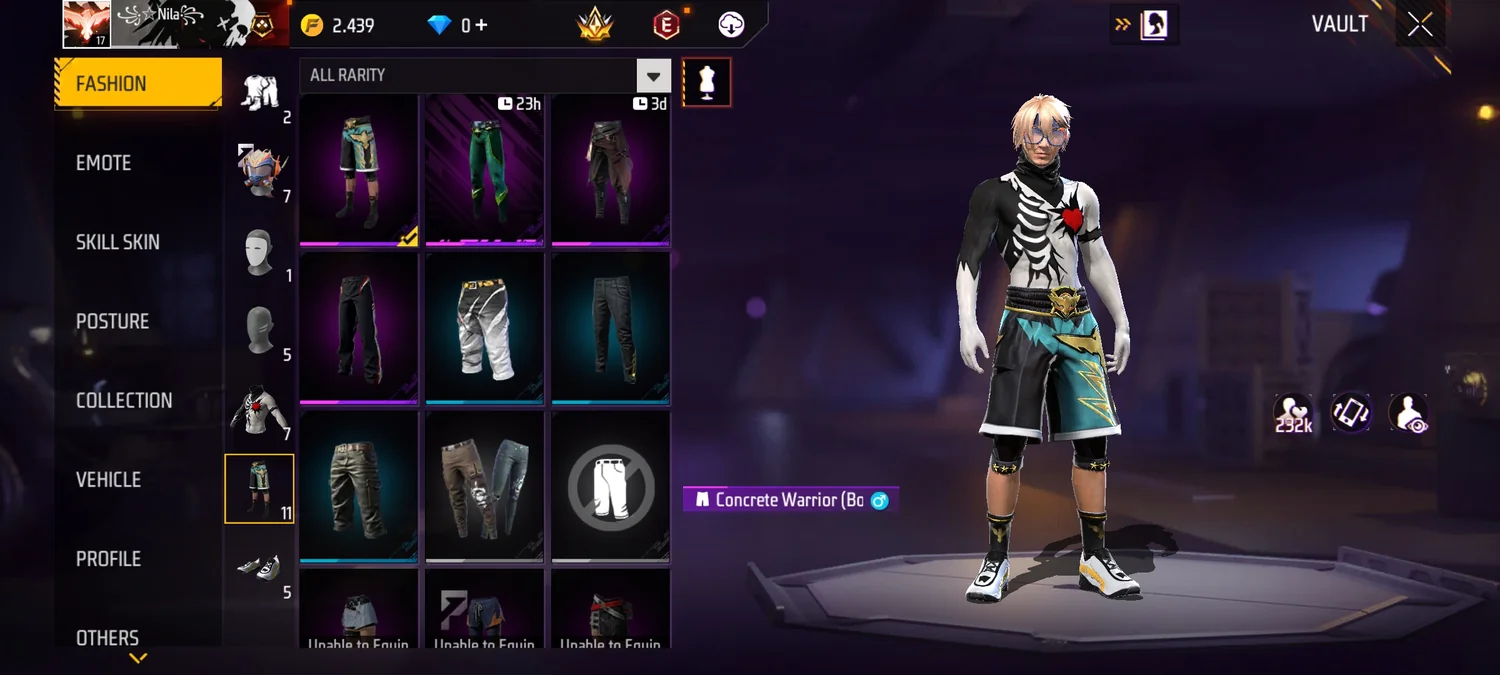Pick the ripped jeans bundle item
The width and height of the screenshot is (1500, 675).
point(485,487)
